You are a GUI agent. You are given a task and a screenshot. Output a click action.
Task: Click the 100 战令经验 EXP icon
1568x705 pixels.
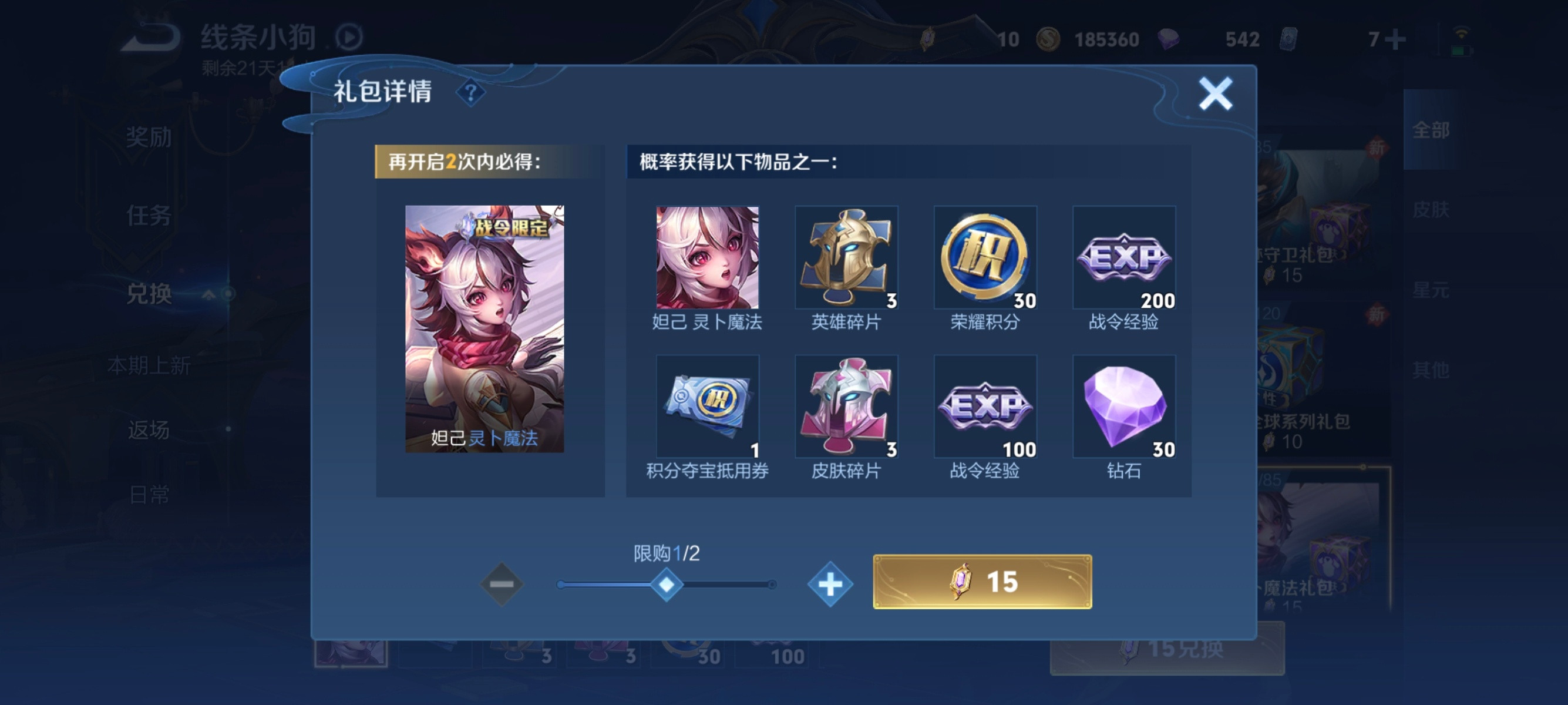click(x=984, y=407)
